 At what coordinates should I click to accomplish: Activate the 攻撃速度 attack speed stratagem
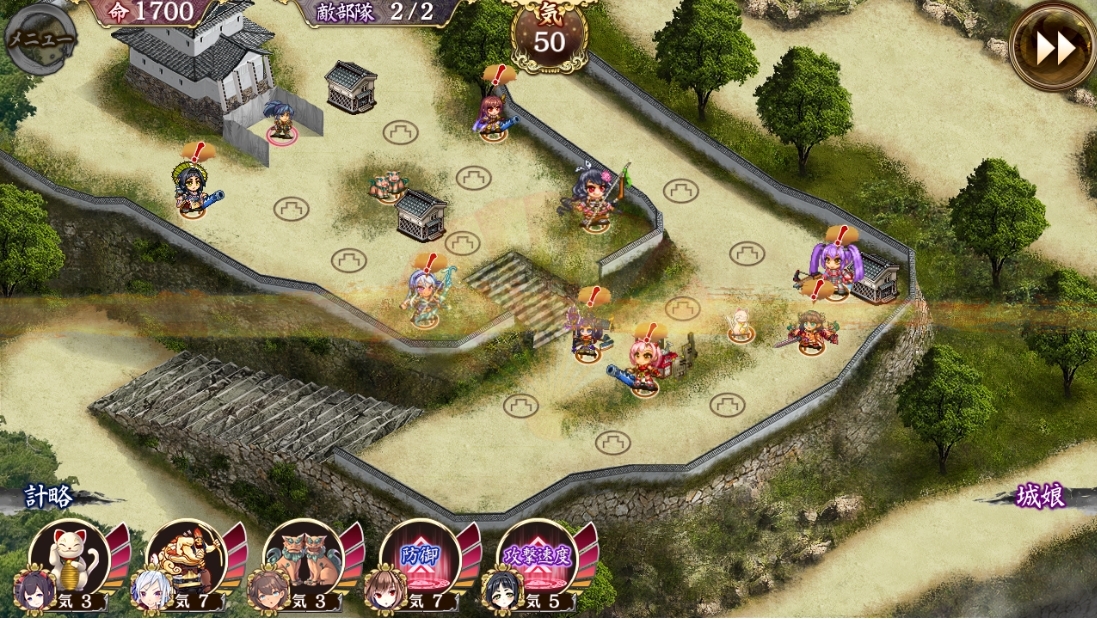(x=537, y=559)
